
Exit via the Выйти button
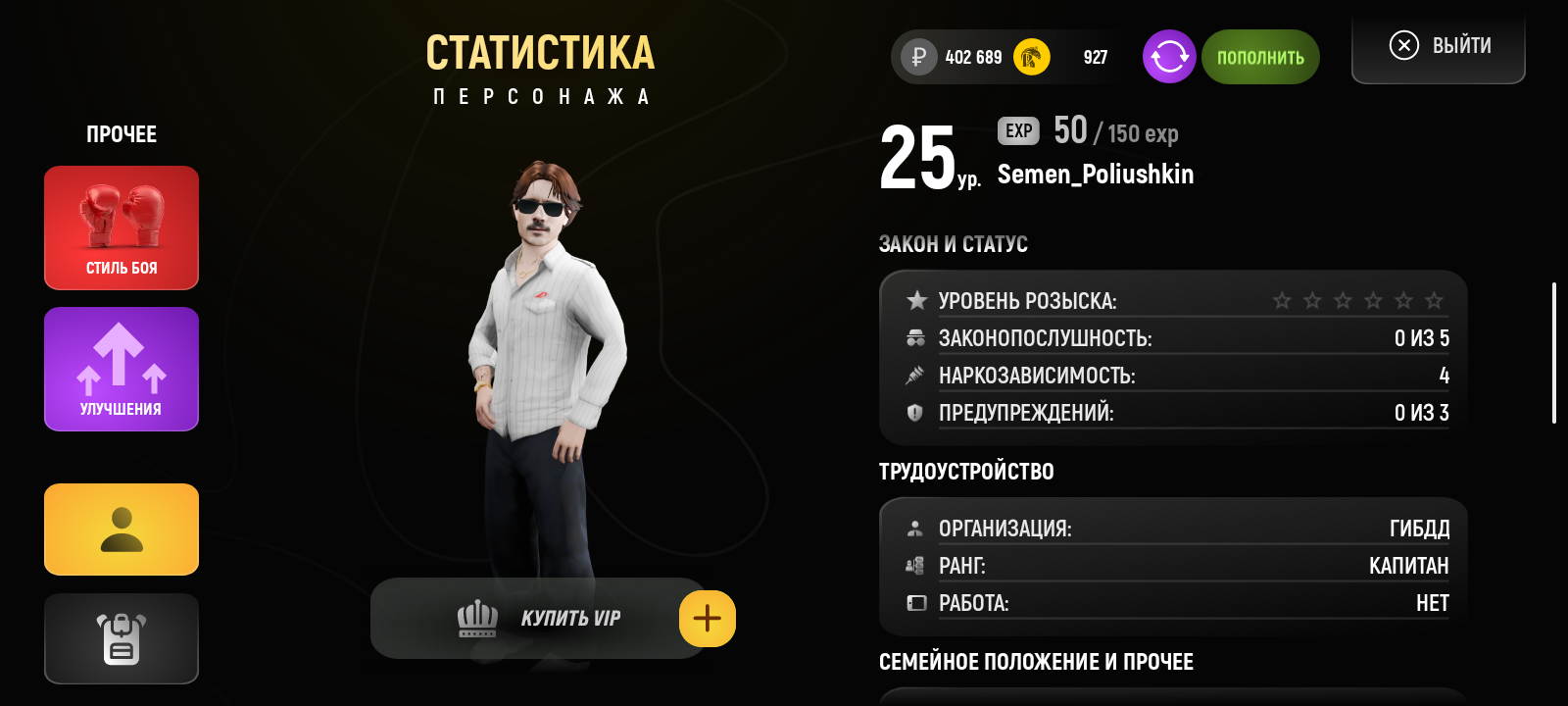click(1439, 46)
